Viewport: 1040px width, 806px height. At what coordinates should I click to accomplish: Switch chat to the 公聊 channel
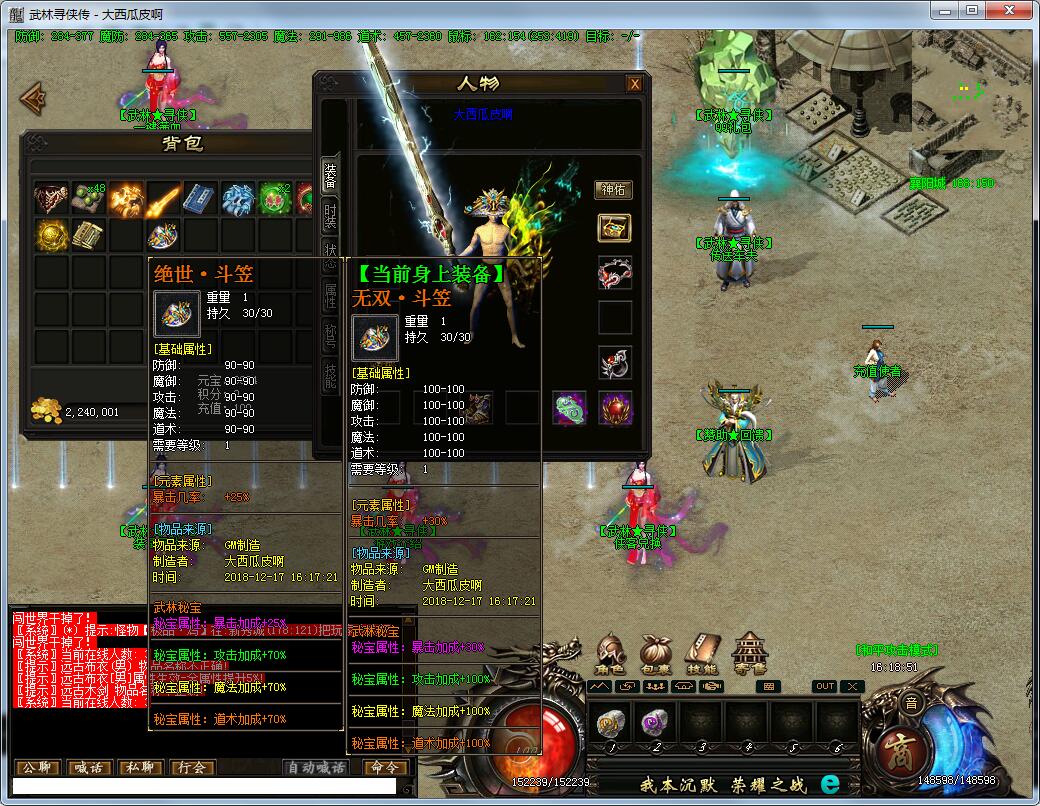coord(38,768)
